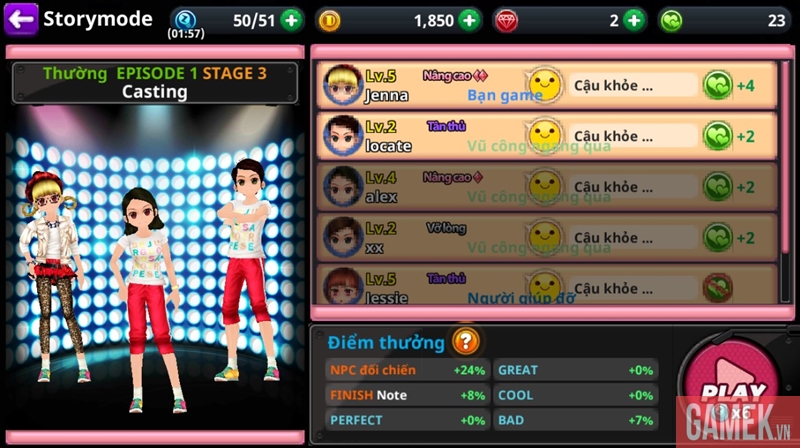This screenshot has height=448, width=800.
Task: Add more energy with the plus button
Action: pos(290,19)
